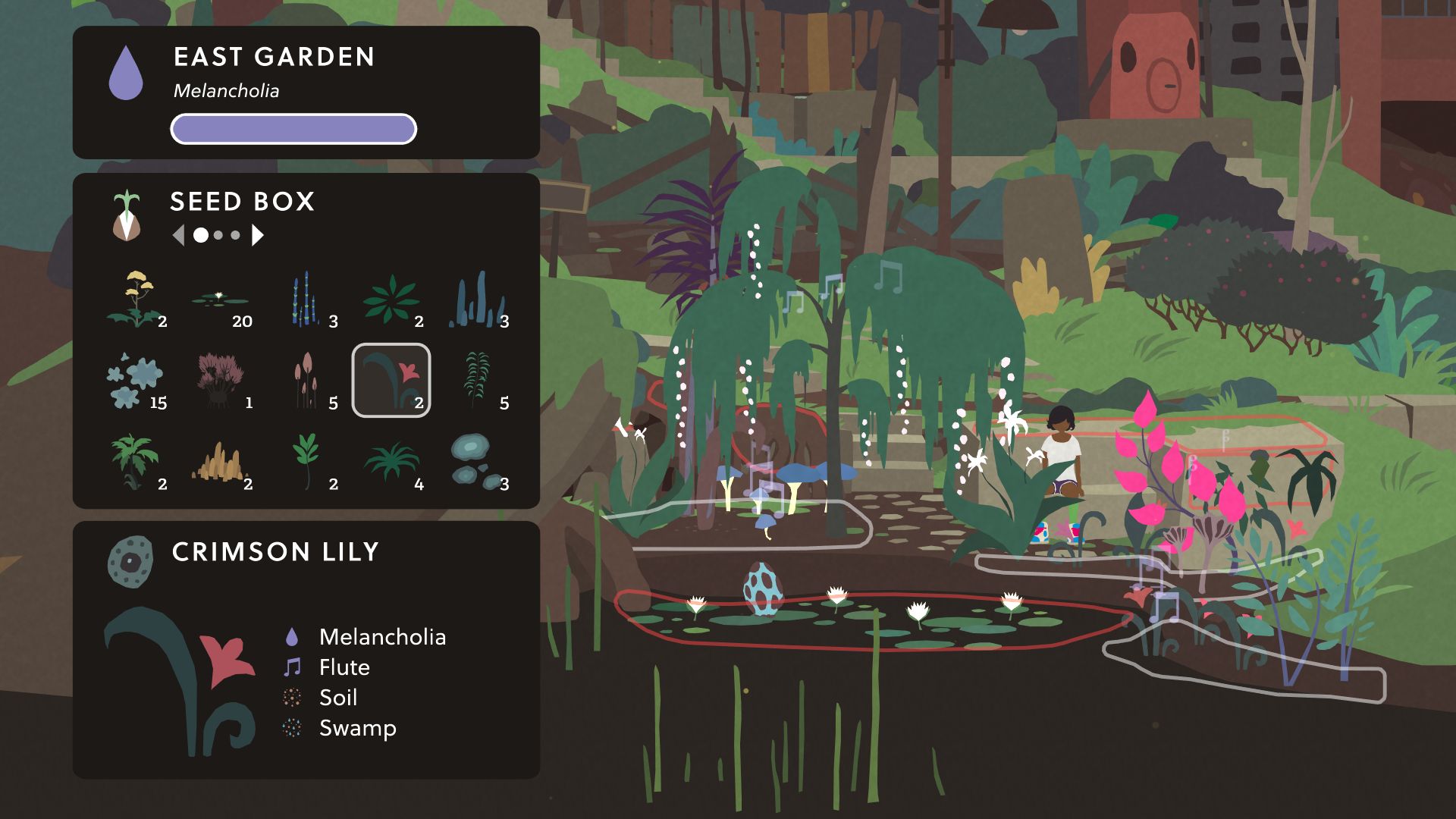1456x819 pixels.
Task: Select the dark green leaf rosette seed
Action: (393, 300)
